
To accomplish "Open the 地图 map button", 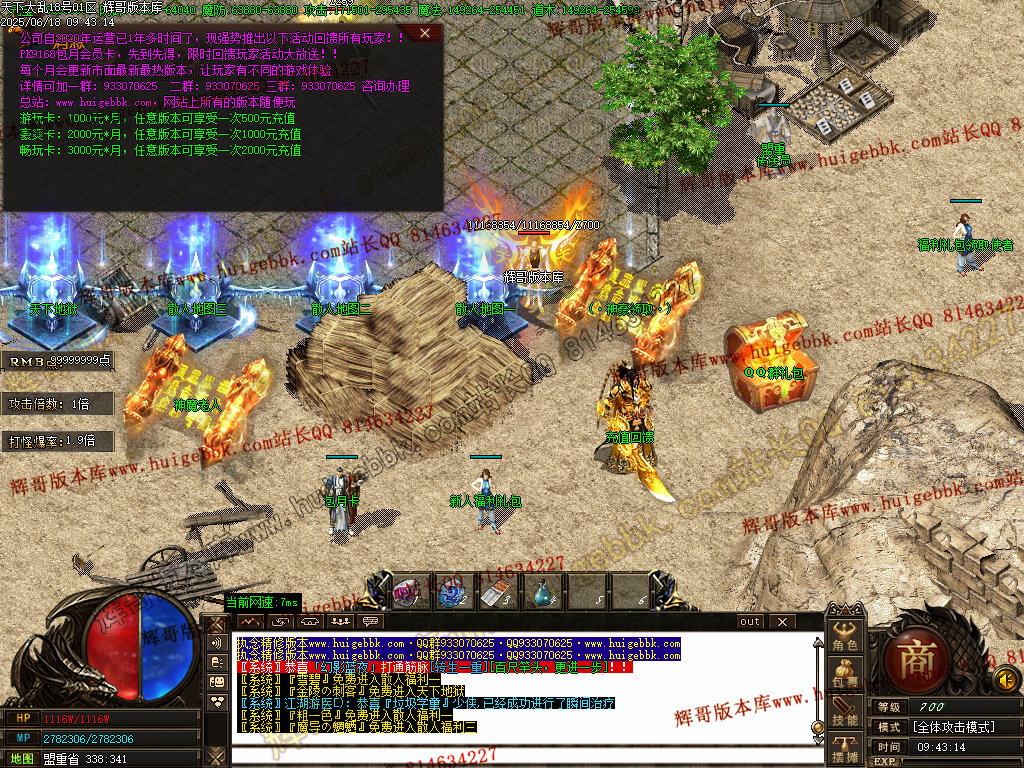I will tap(22, 759).
